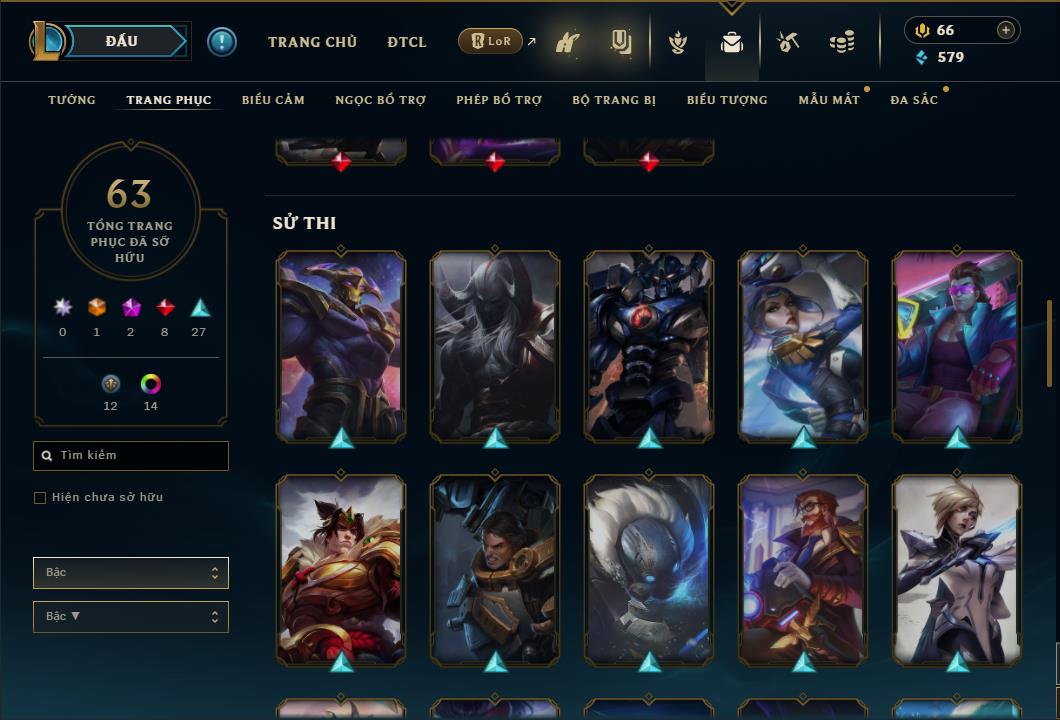Click the Tìm kiếm search field
The width and height of the screenshot is (1060, 720).
point(131,456)
